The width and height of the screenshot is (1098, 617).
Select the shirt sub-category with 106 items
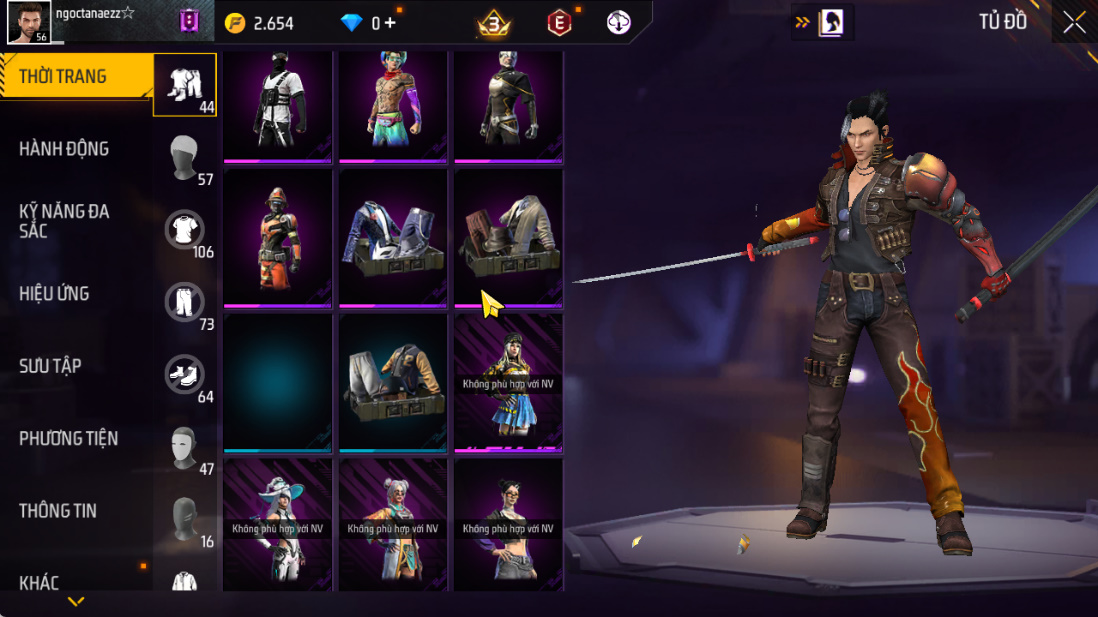pyautogui.click(x=184, y=230)
